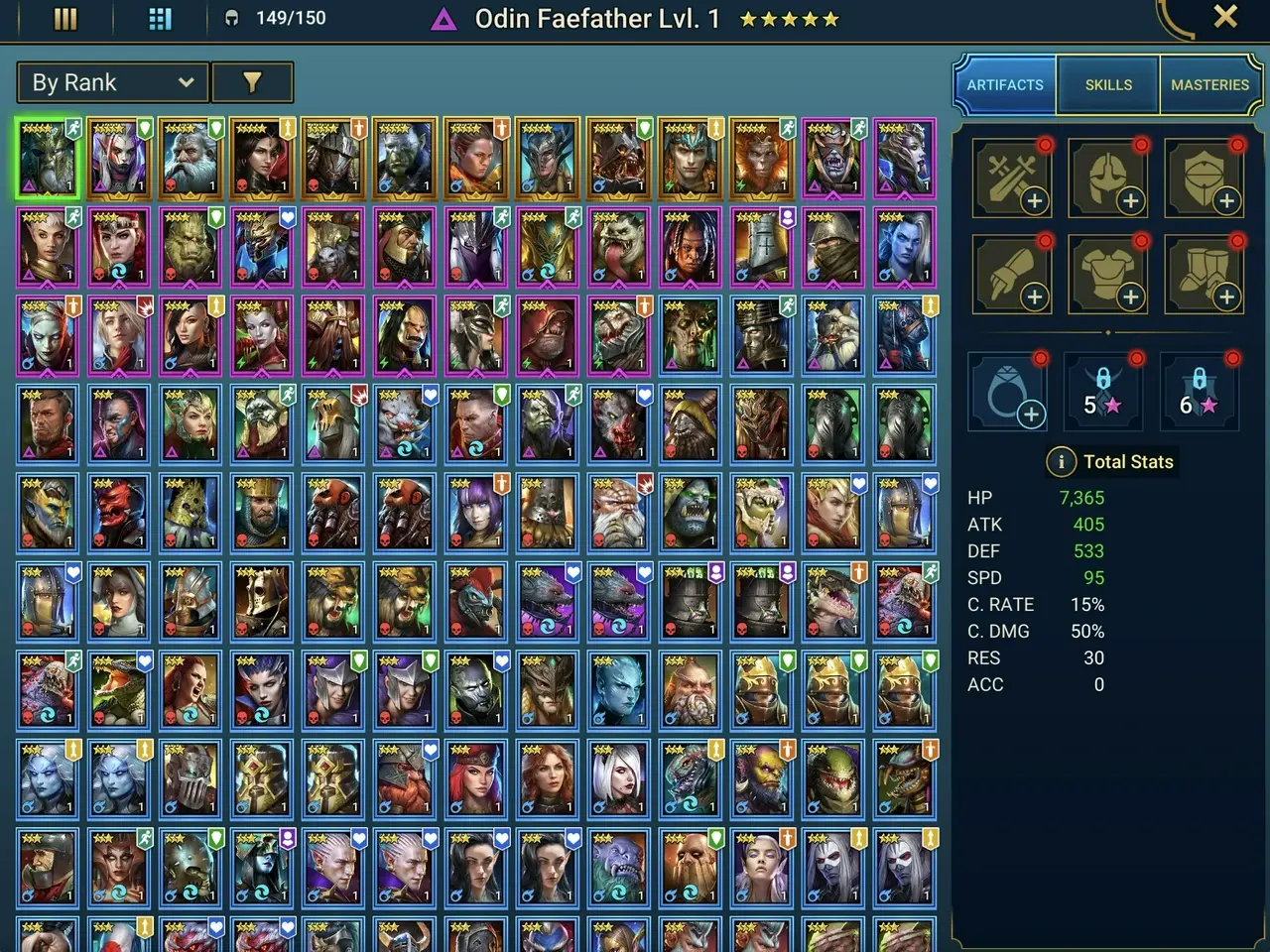This screenshot has width=1270, height=952.
Task: Switch to the Masteries tab
Action: tap(1209, 84)
